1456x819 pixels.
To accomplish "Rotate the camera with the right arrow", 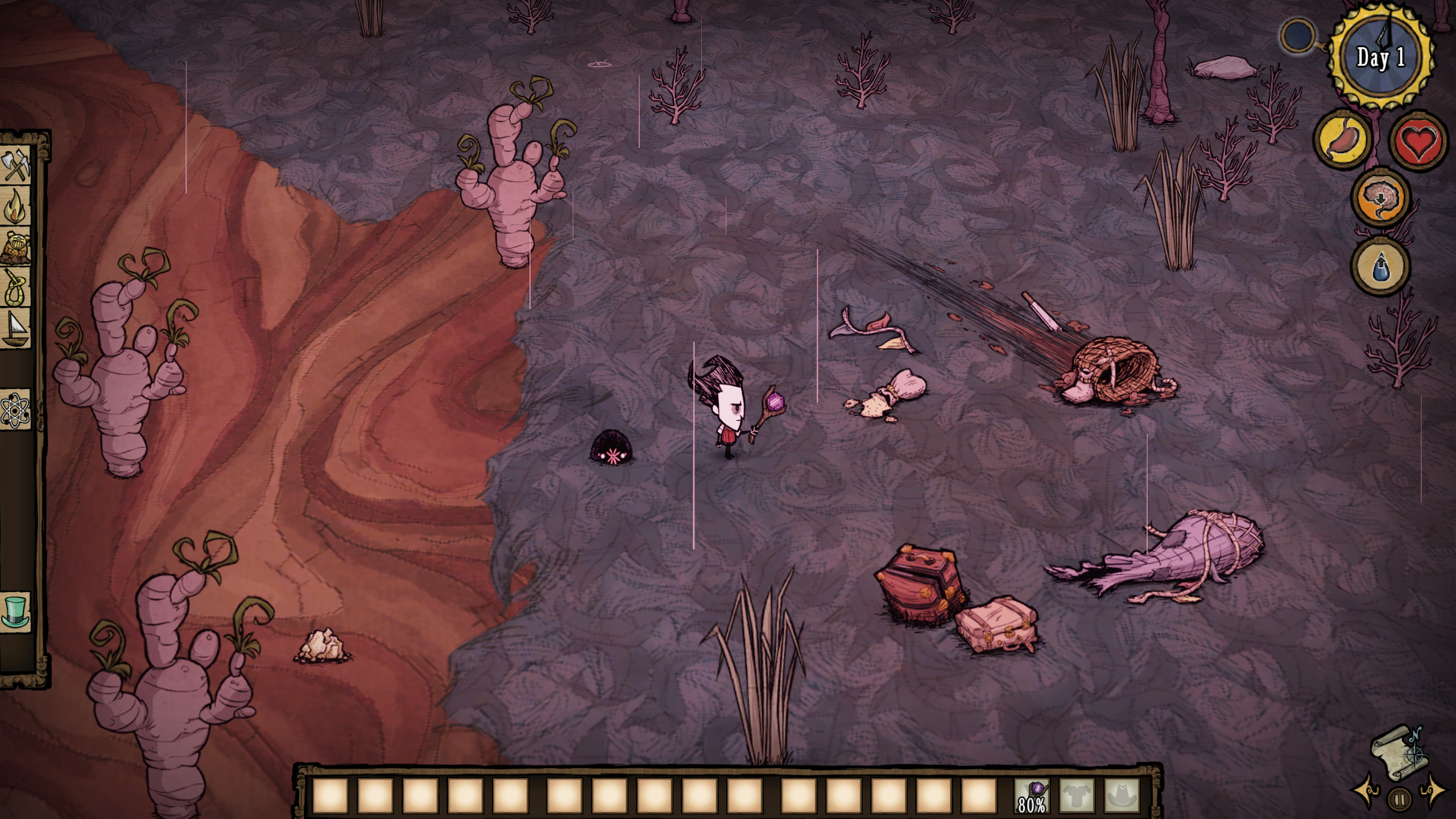I will [x=1432, y=791].
